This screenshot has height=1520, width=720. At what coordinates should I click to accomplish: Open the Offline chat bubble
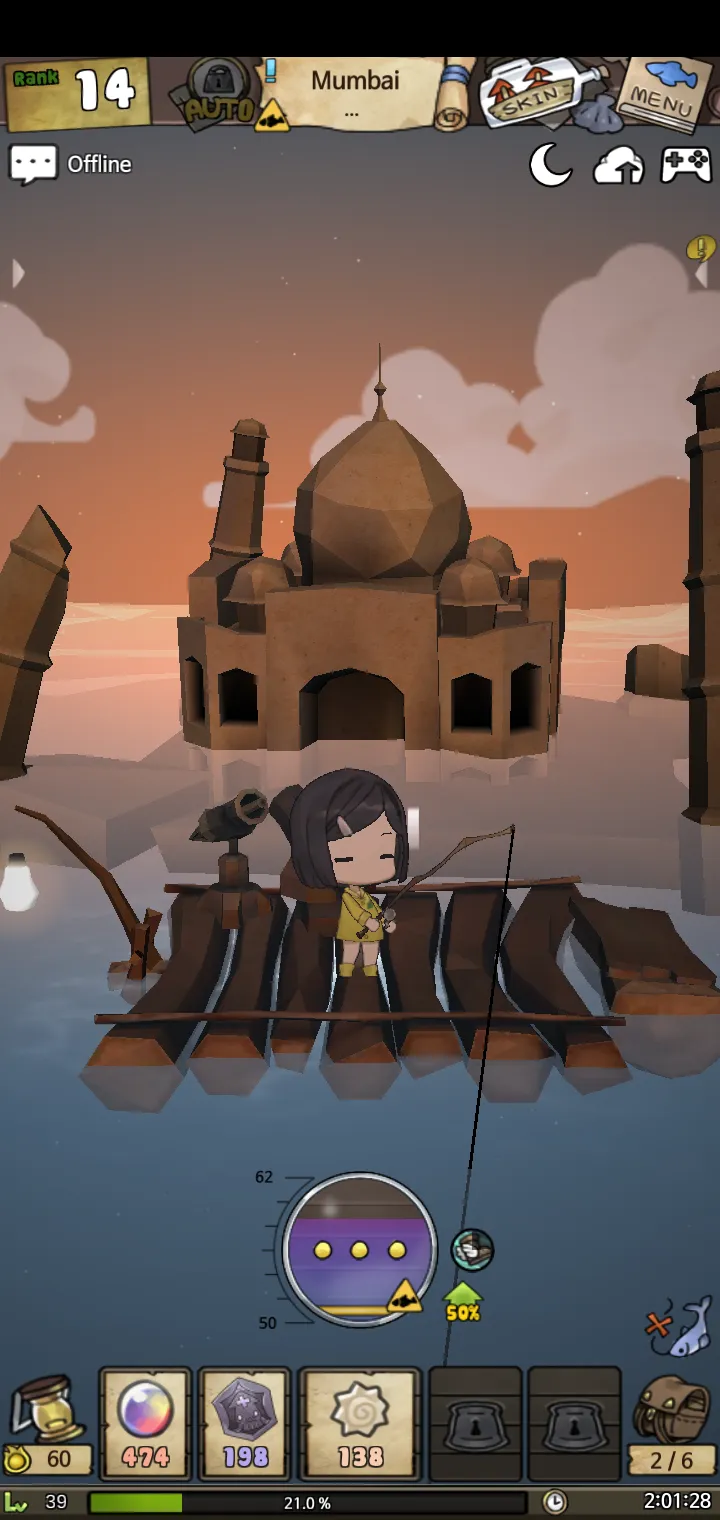tap(34, 165)
